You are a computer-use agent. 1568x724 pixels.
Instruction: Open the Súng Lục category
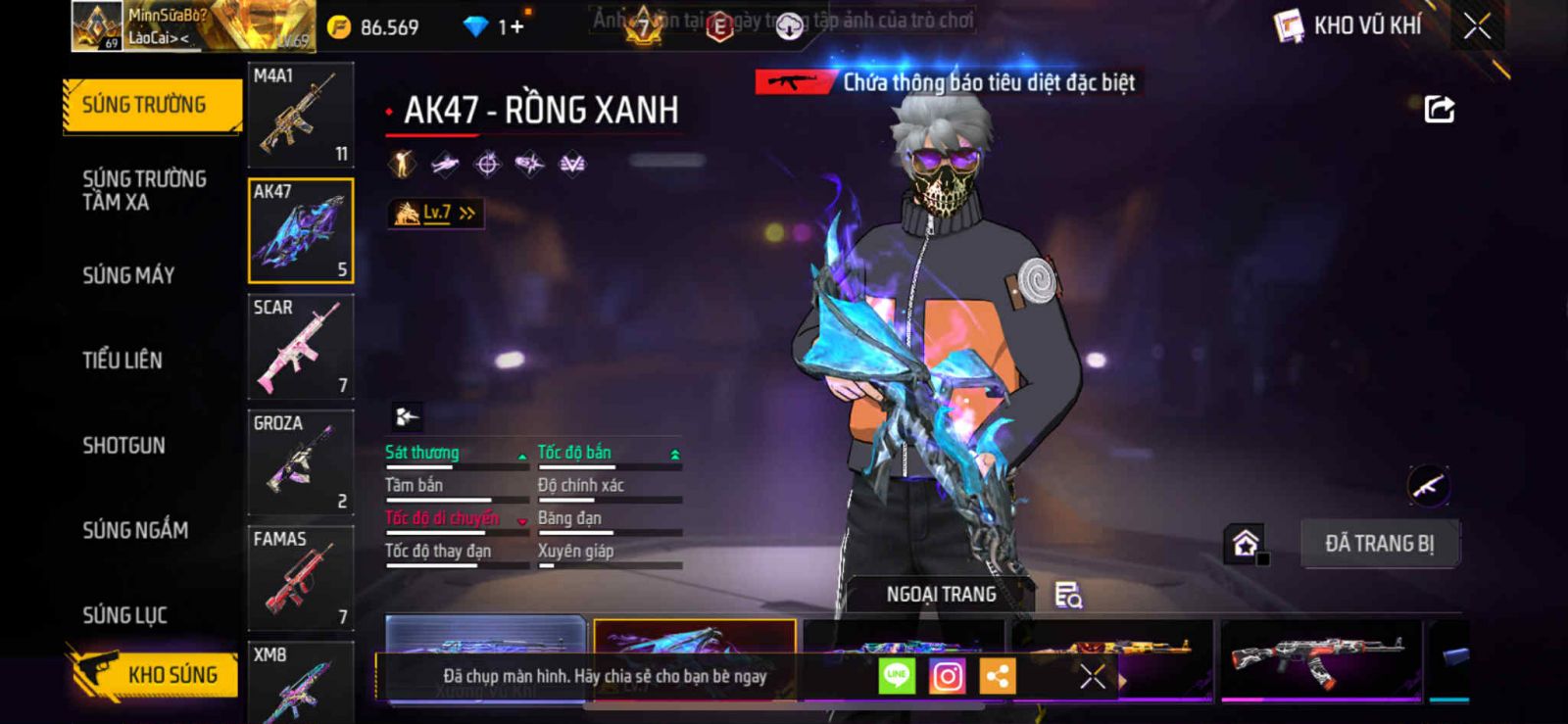(x=124, y=615)
